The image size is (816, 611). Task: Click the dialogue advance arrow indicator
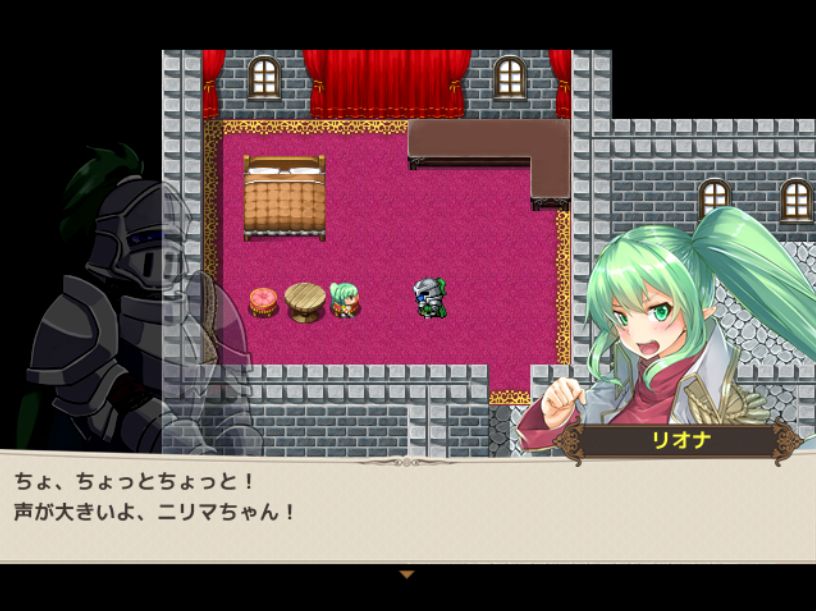click(x=406, y=574)
